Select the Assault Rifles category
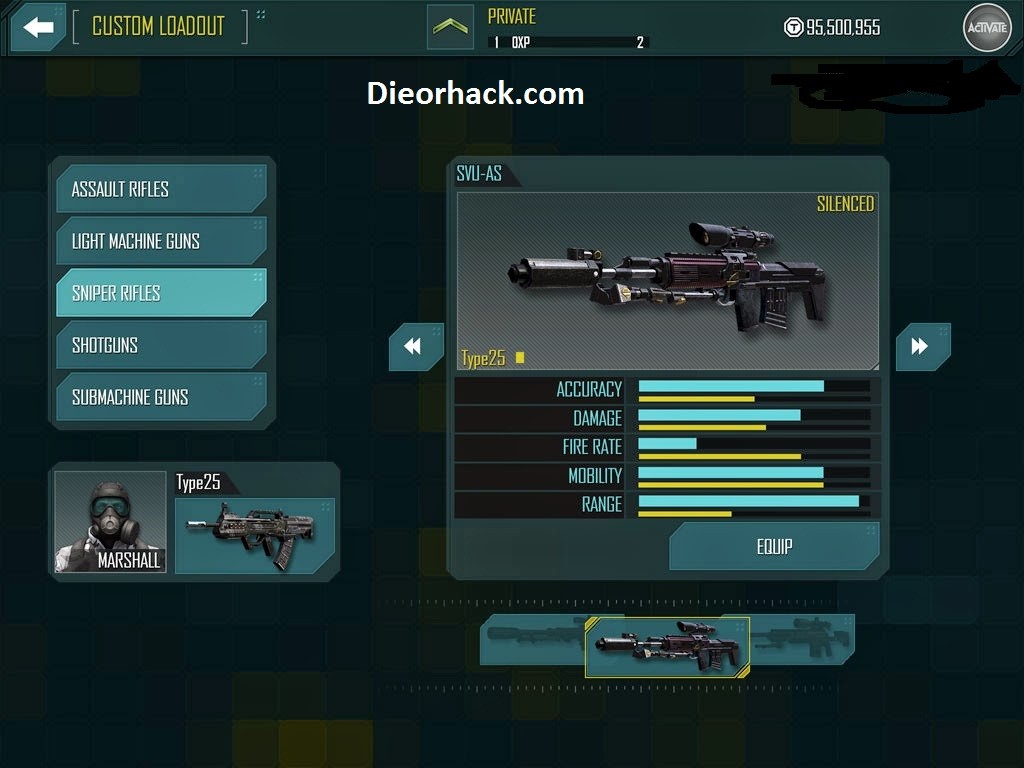Viewport: 1024px width, 768px height. click(x=161, y=189)
